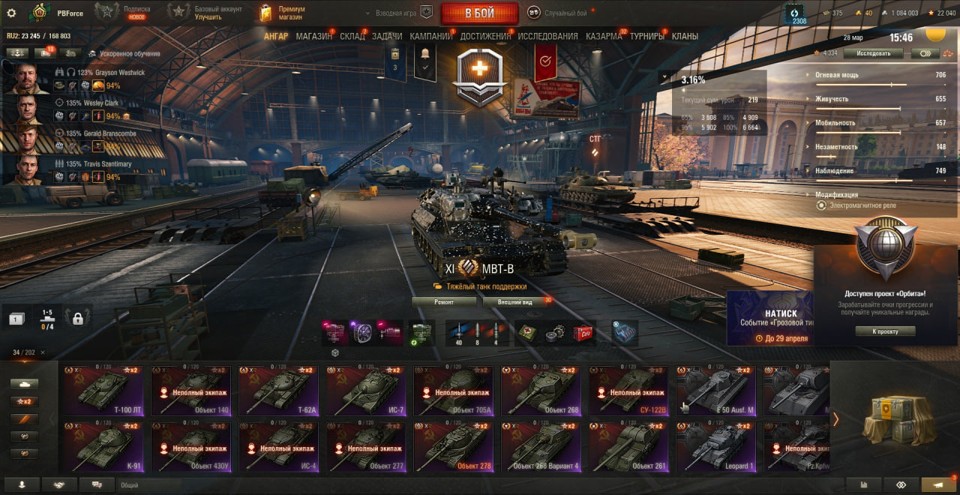
Task: Go to the ДОСТИЖЕНИЯ achievements tab
Action: [x=484, y=36]
